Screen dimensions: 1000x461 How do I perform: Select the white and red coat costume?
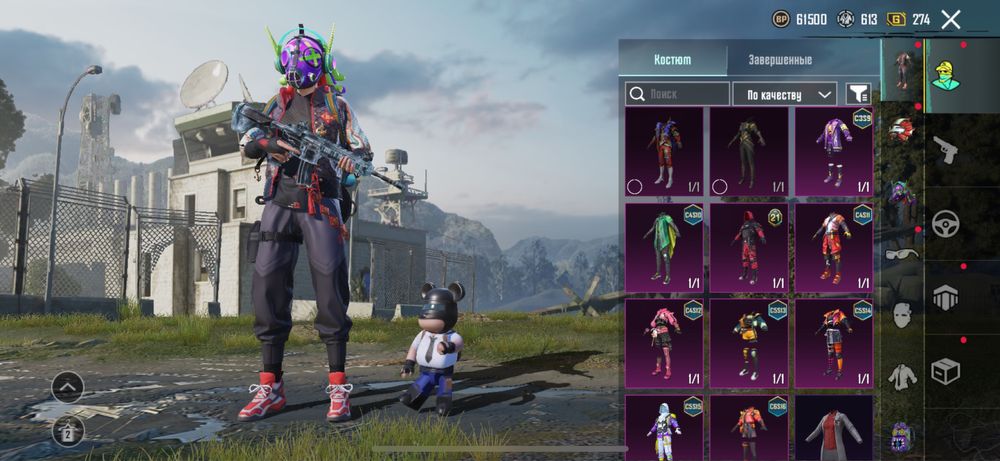834,428
